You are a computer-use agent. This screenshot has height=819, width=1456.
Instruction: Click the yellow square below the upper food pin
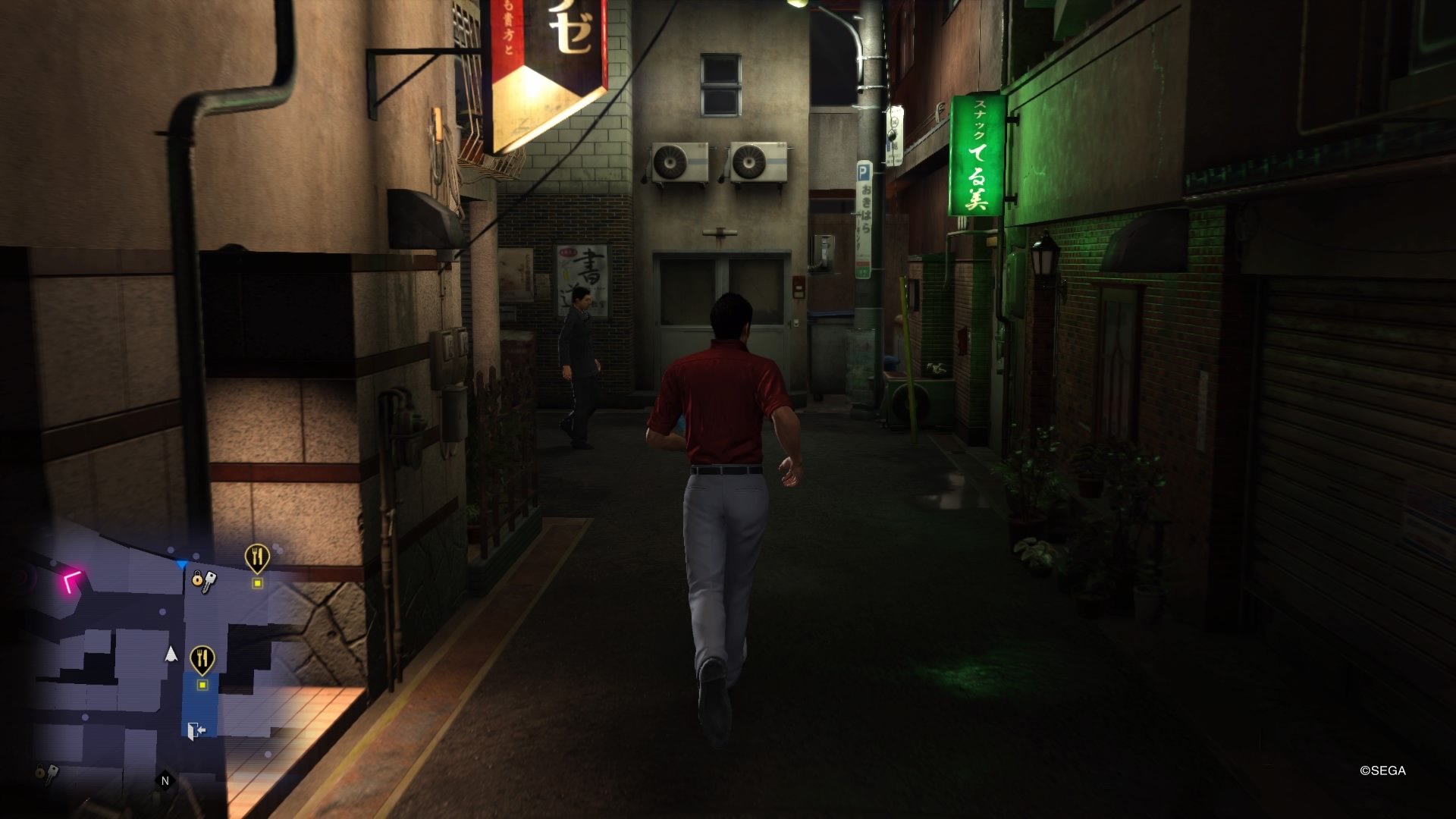click(x=258, y=583)
